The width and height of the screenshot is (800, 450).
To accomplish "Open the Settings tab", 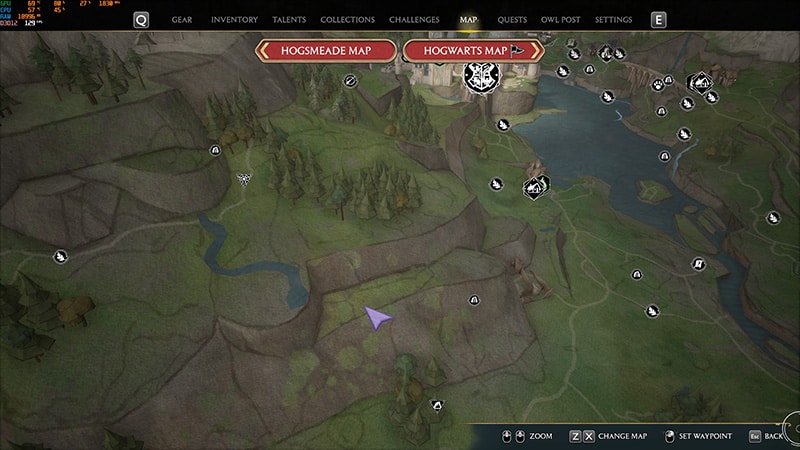I will [613, 20].
